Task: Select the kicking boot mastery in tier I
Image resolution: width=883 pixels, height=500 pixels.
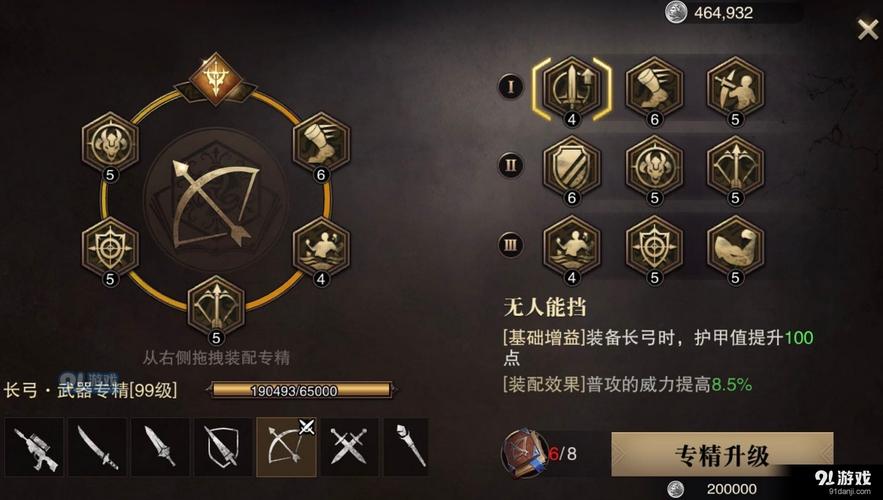Action: [x=653, y=86]
